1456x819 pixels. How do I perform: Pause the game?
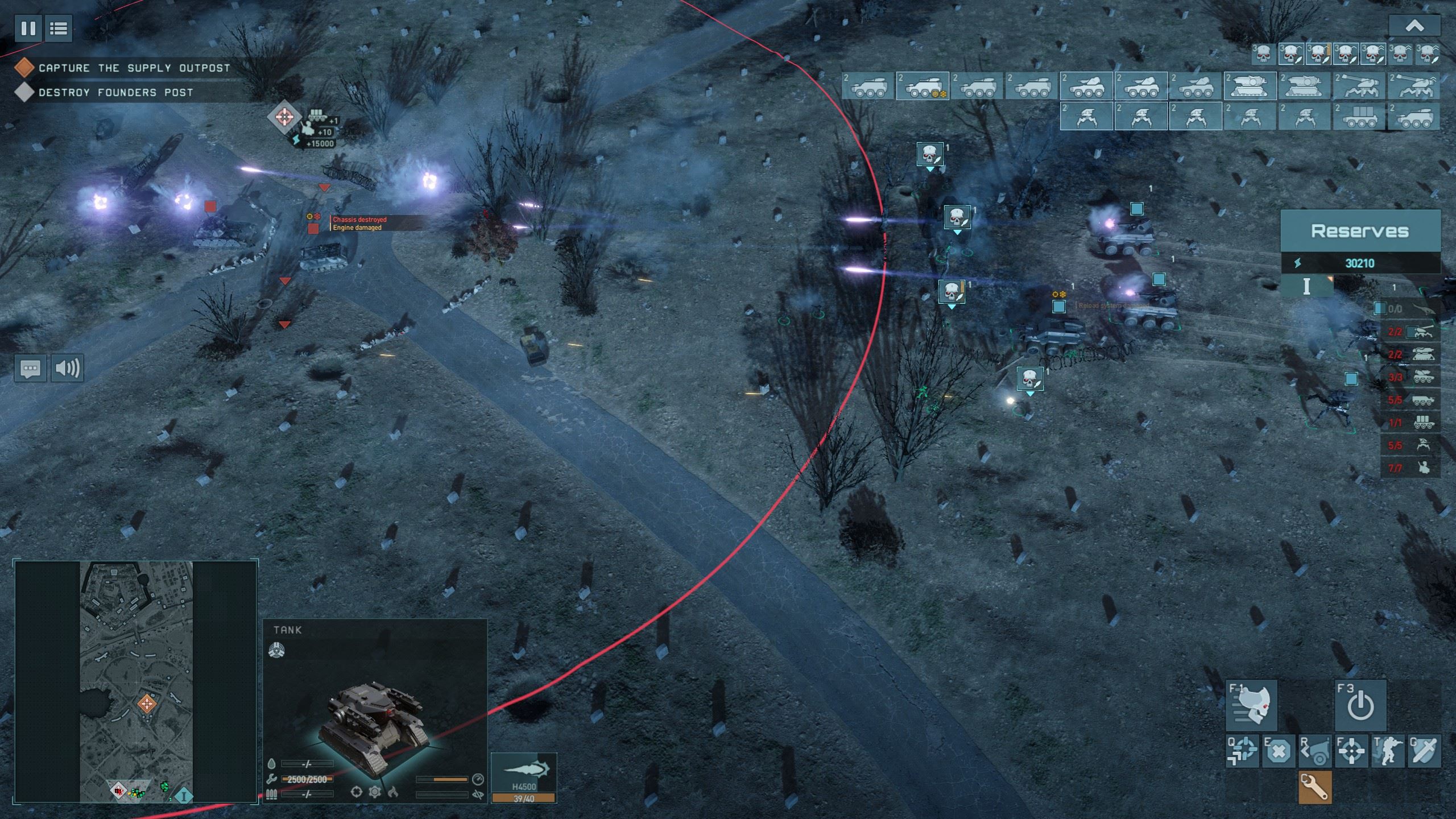point(28,28)
